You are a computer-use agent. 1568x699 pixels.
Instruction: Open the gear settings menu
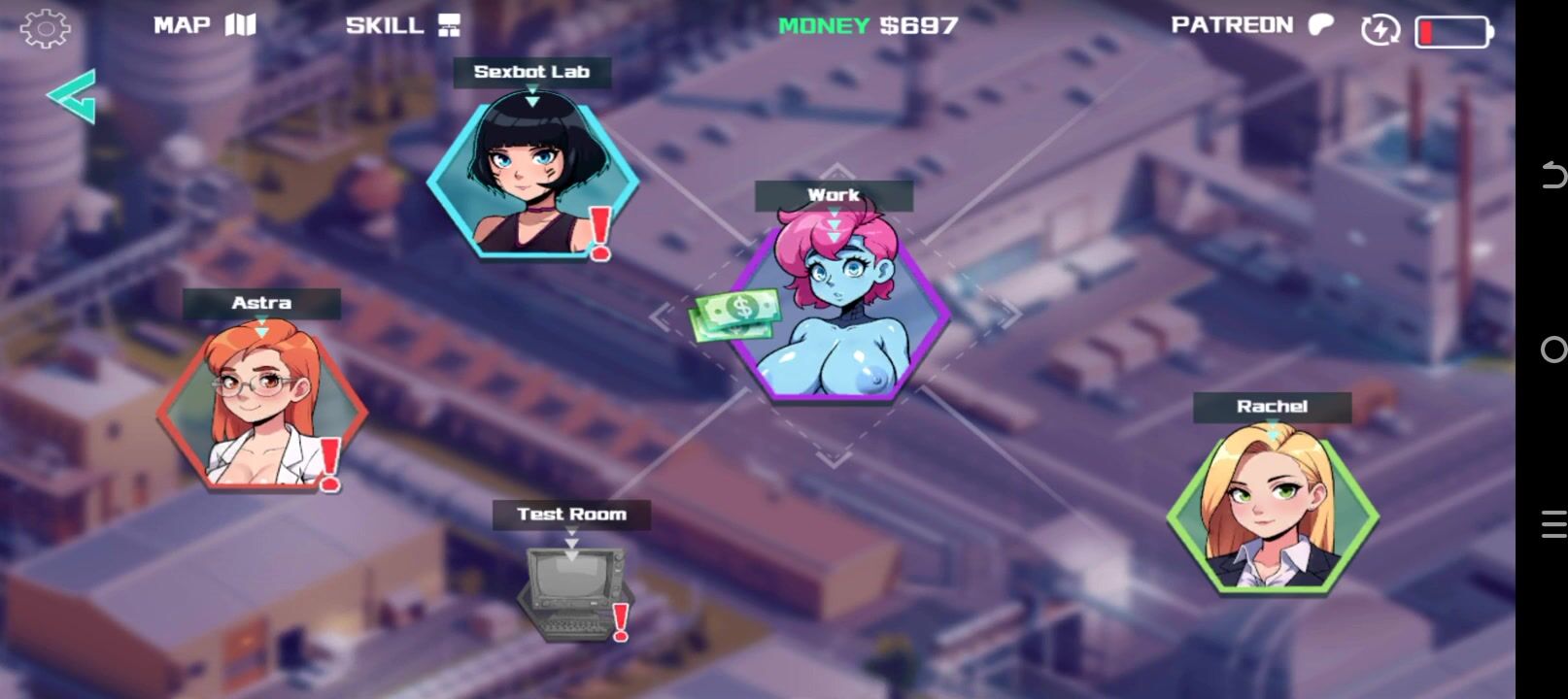45,28
